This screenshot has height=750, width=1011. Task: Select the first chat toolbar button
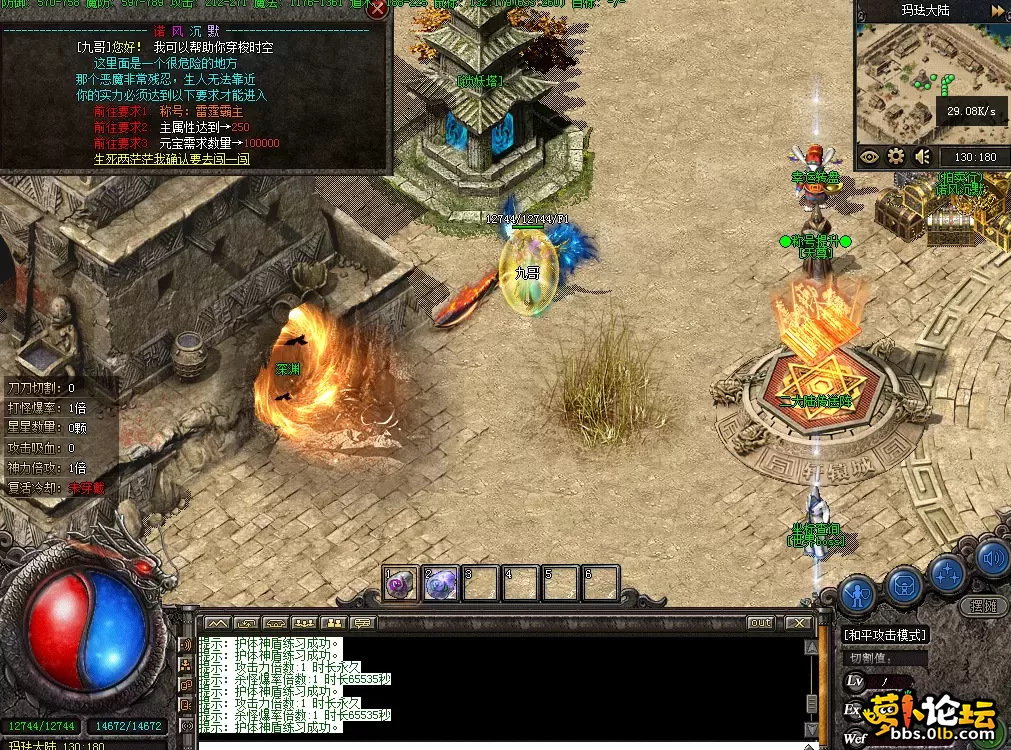point(217,623)
